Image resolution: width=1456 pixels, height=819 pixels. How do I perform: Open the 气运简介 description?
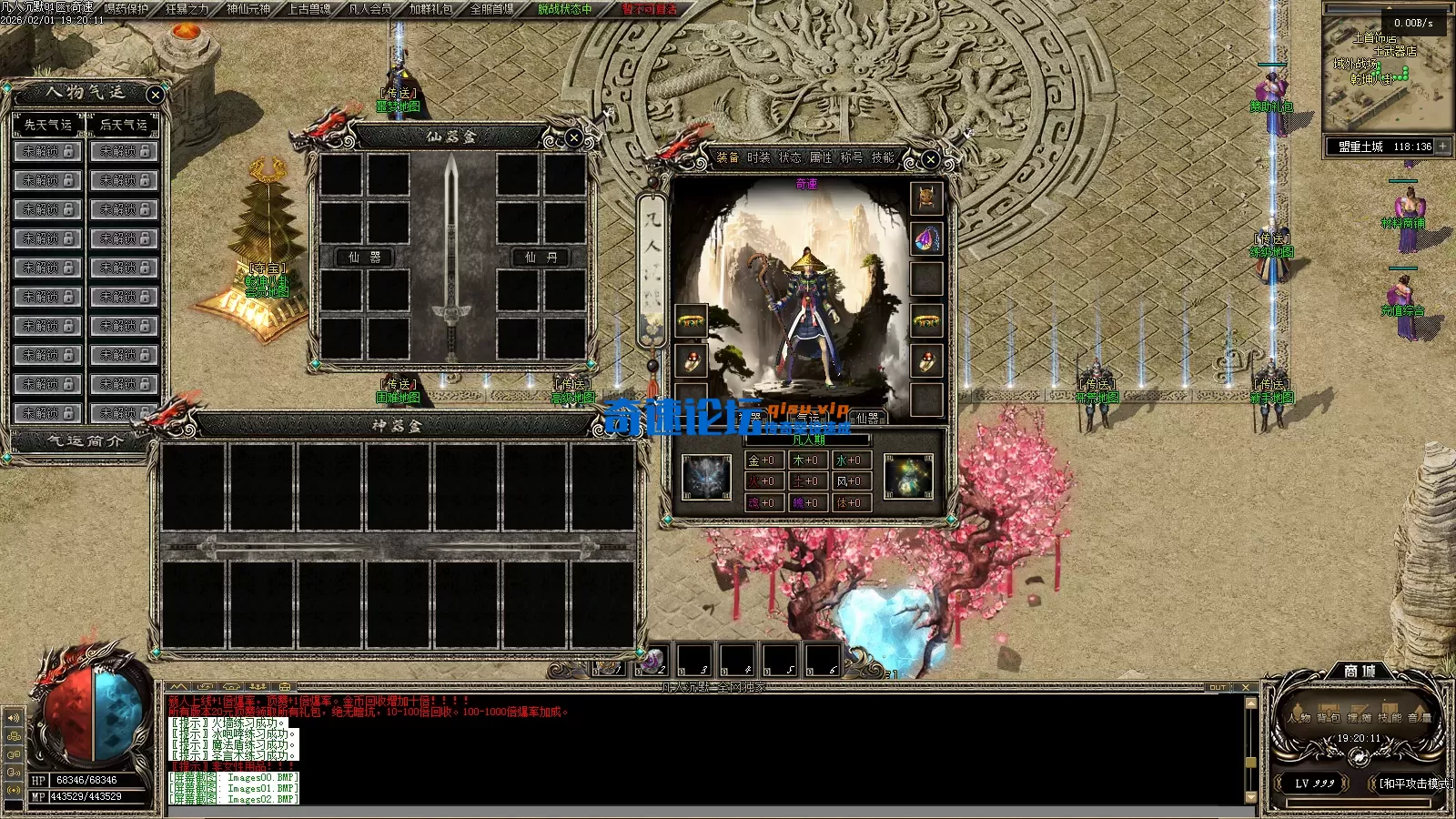pos(85,440)
